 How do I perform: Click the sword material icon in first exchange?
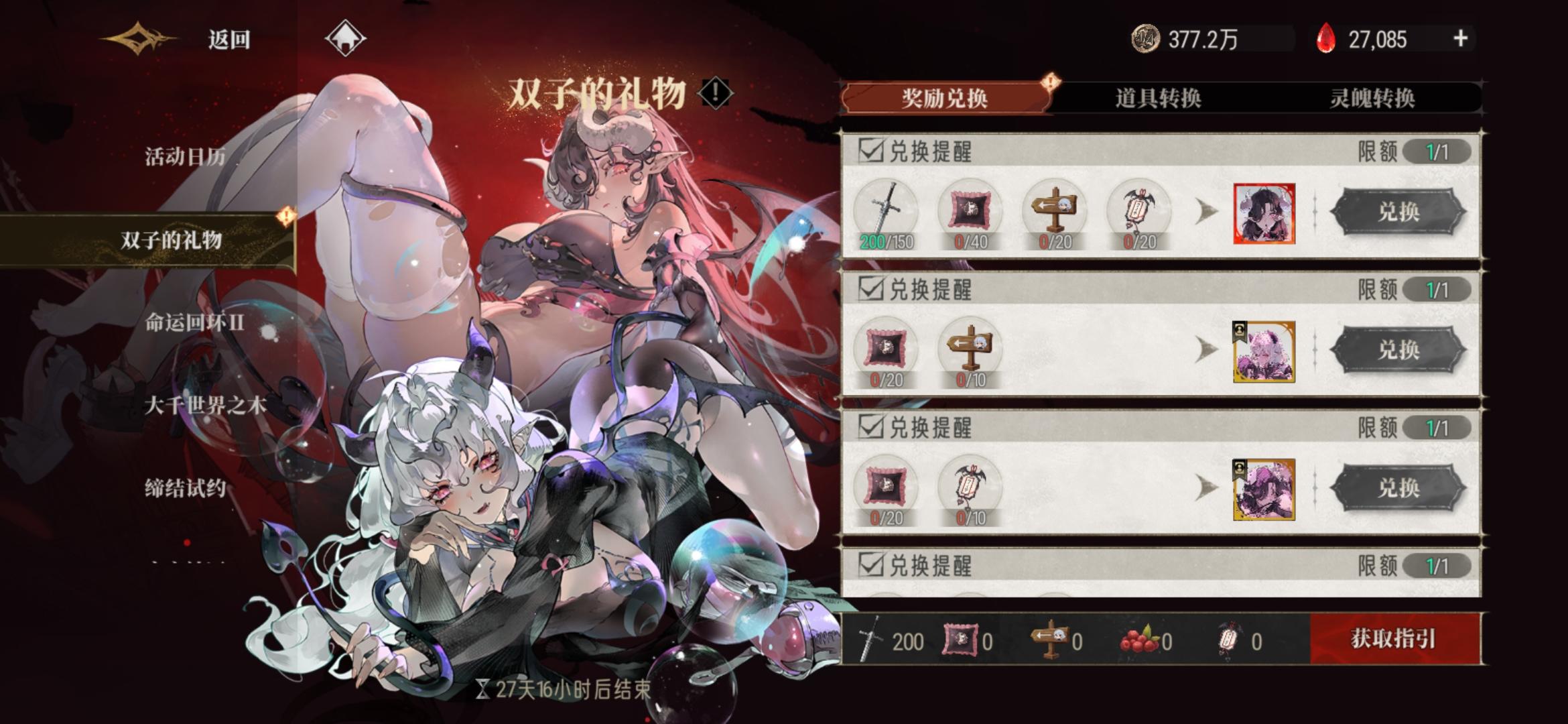tap(887, 208)
